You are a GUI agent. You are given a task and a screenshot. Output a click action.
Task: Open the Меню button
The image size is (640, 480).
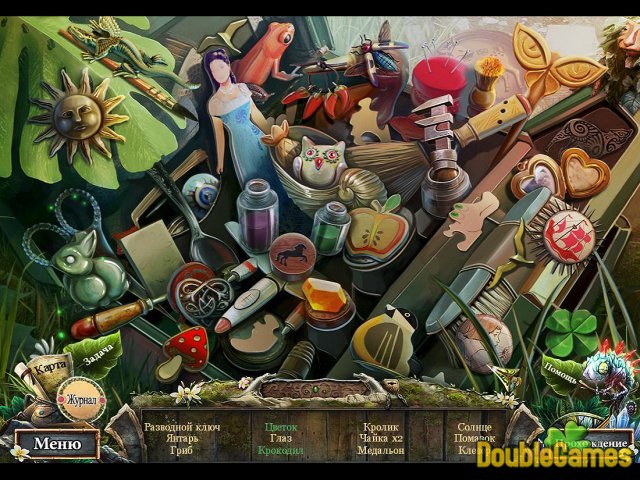point(56,444)
